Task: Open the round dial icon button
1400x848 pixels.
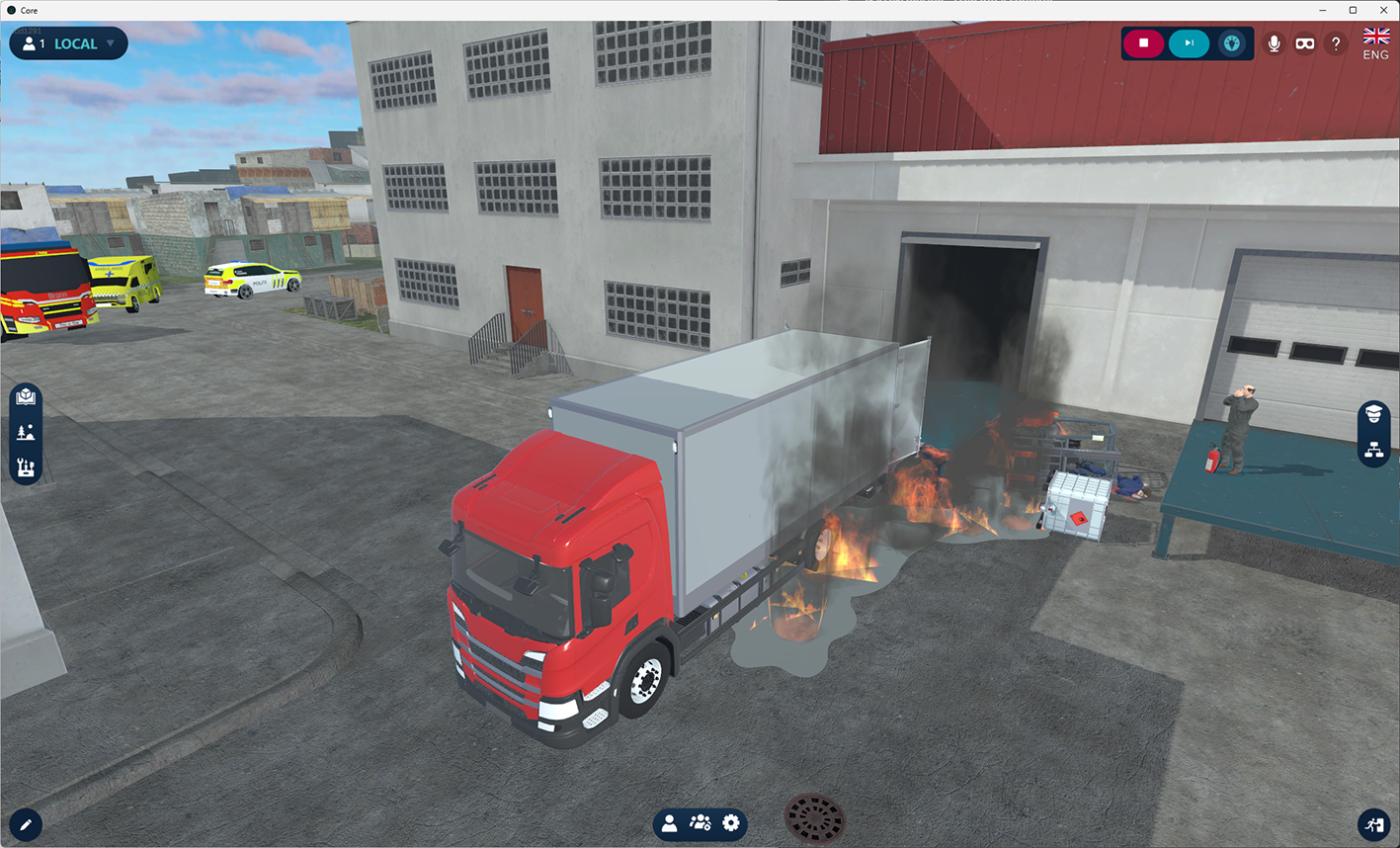Action: (1231, 43)
